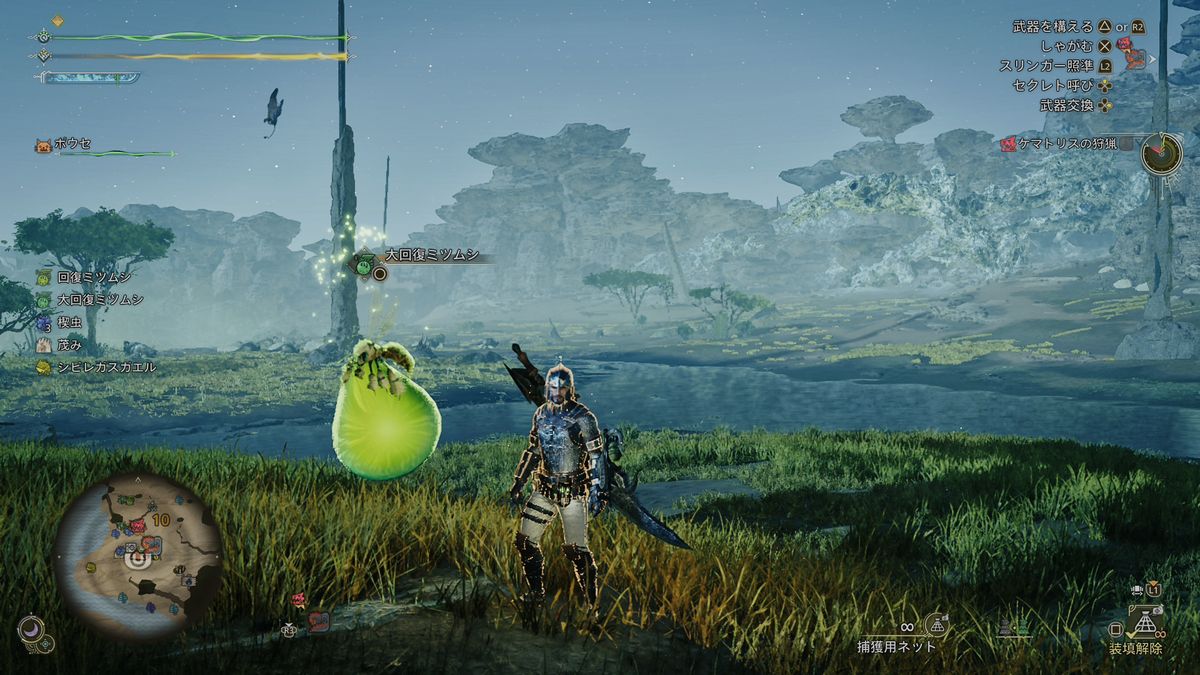Click the quest timer dial

click(x=1162, y=153)
